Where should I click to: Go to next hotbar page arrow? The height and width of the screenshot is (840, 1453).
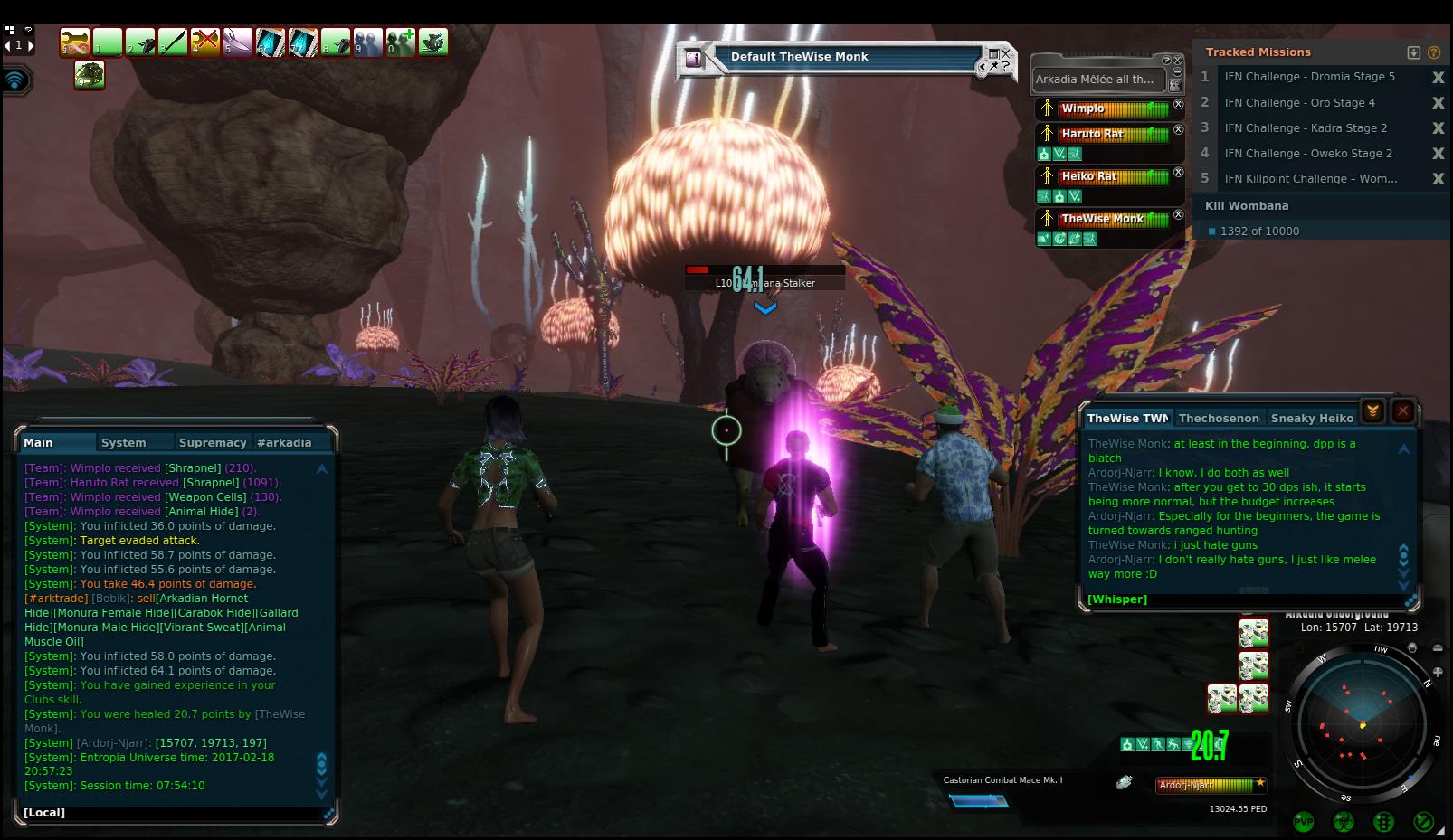click(32, 45)
